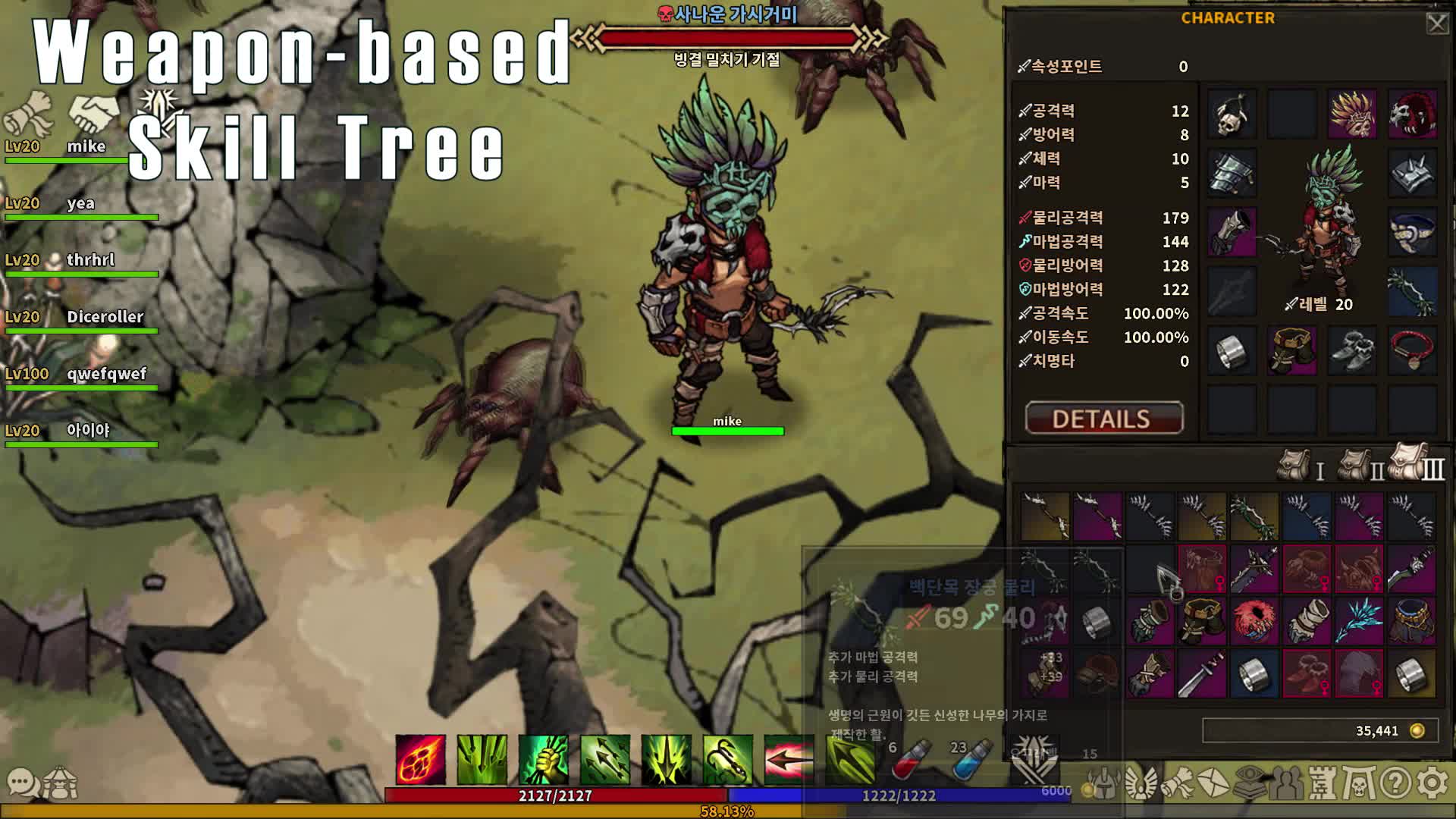Viewport: 1456px width, 819px height.
Task: Open the skull gate dungeon icon
Action: click(x=1357, y=786)
